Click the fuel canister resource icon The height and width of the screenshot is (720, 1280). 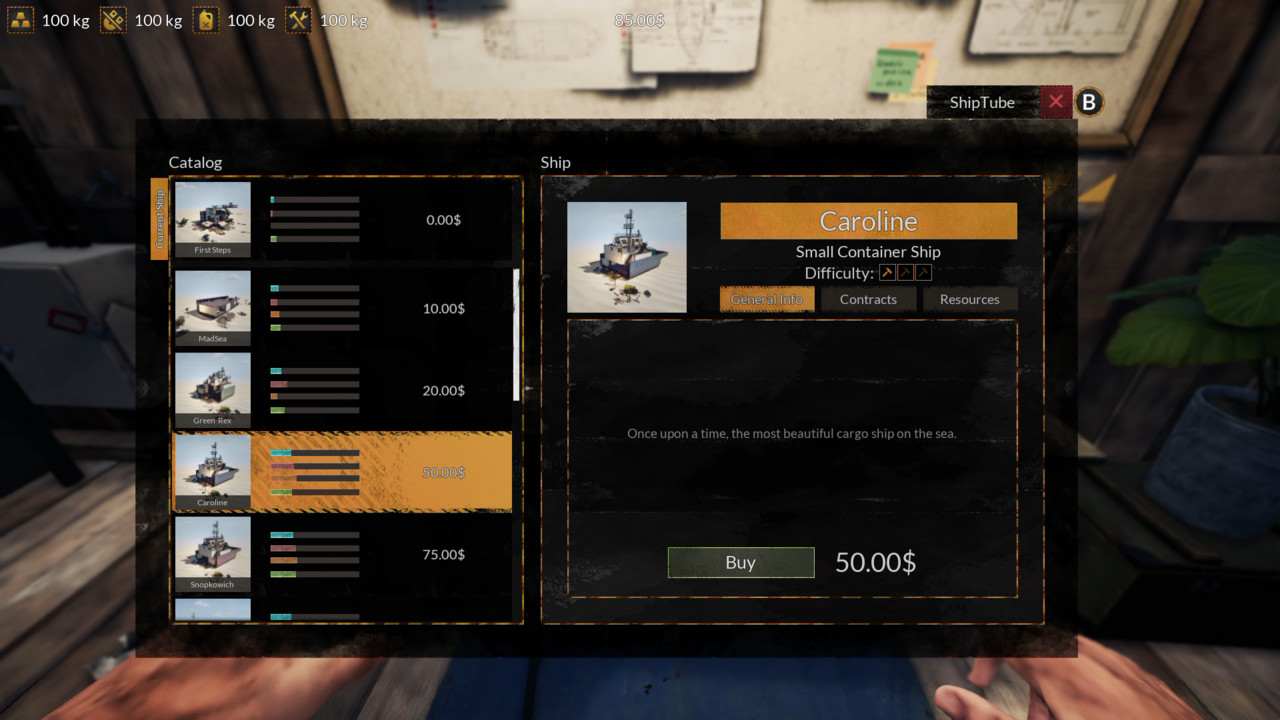(206, 20)
